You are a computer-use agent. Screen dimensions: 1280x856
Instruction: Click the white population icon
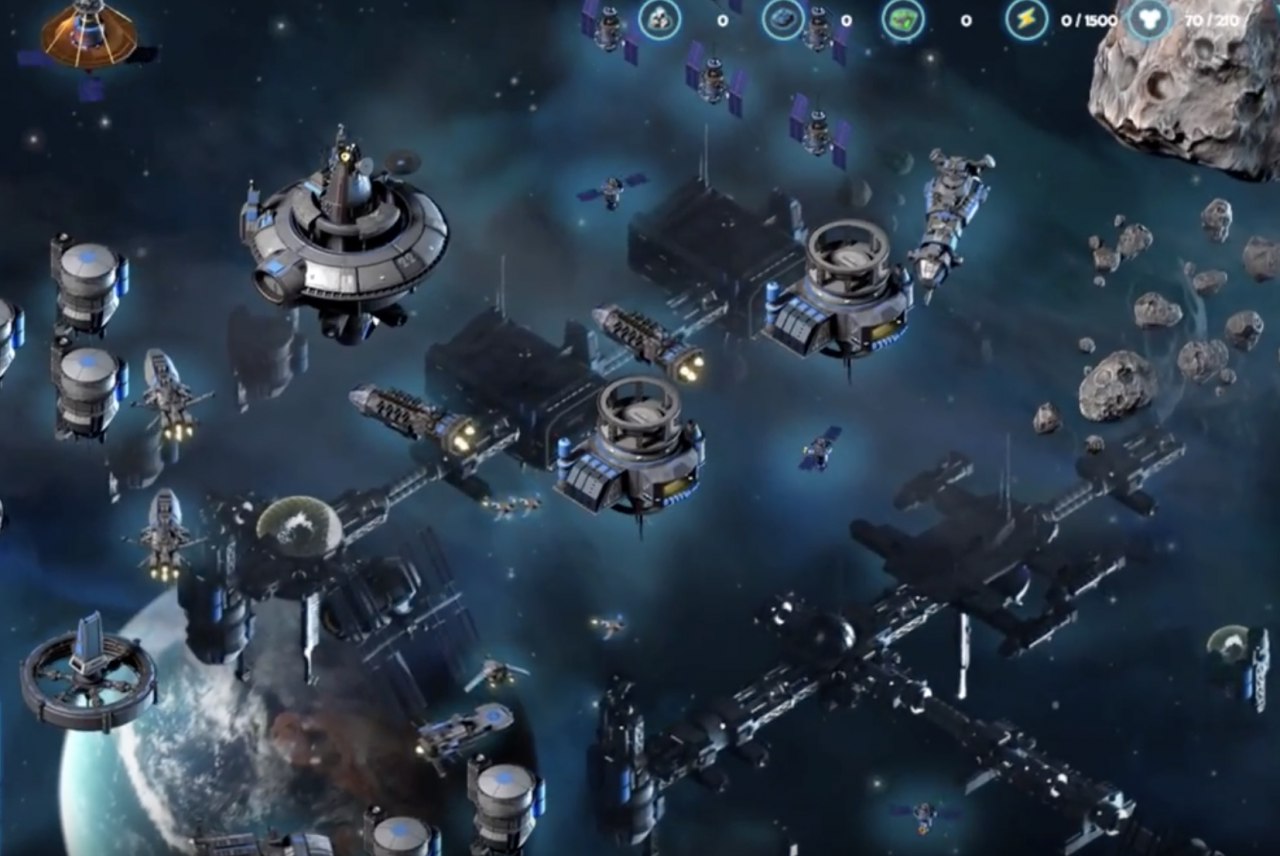[x=1149, y=19]
